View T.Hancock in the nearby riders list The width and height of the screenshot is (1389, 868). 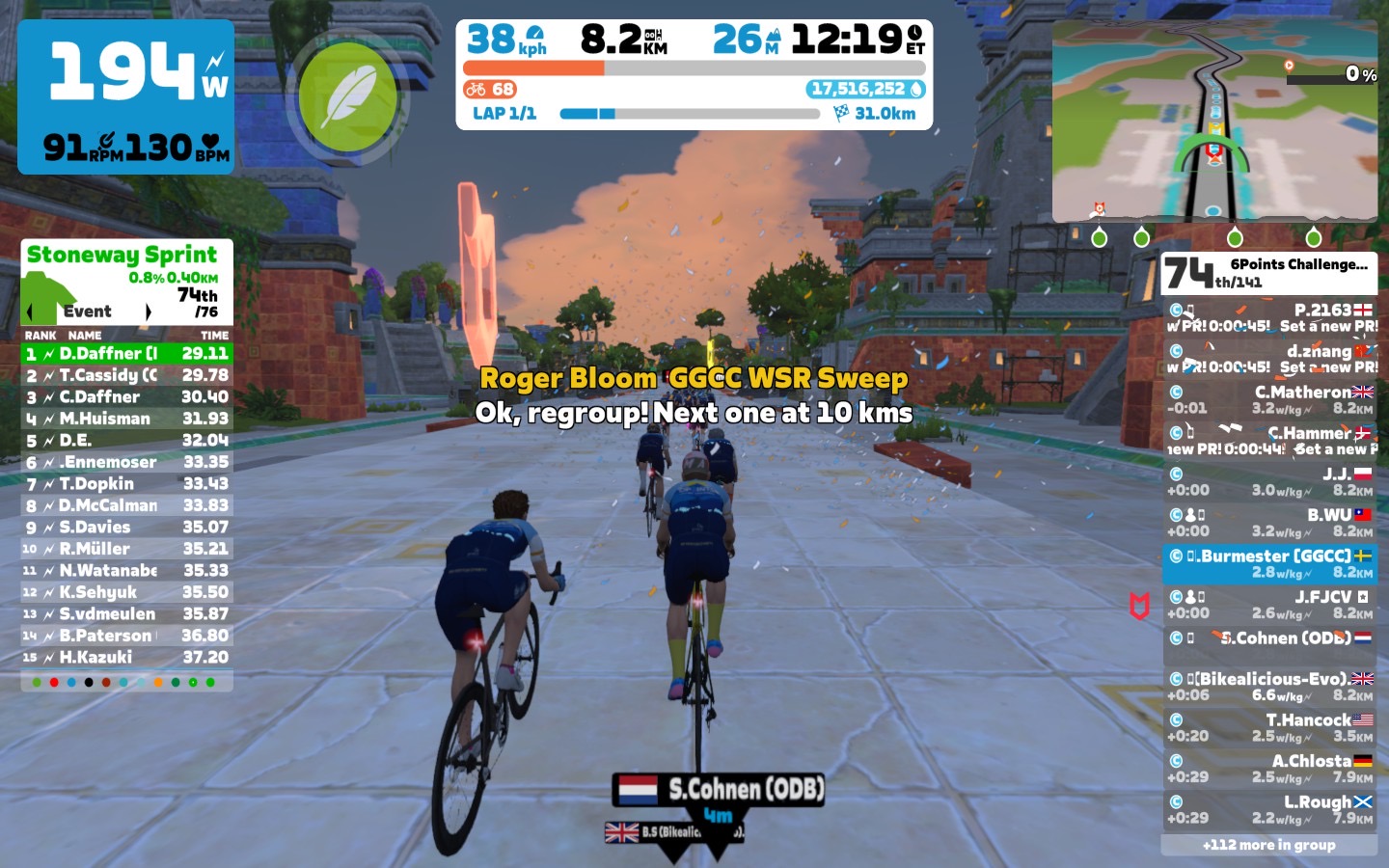1269,727
